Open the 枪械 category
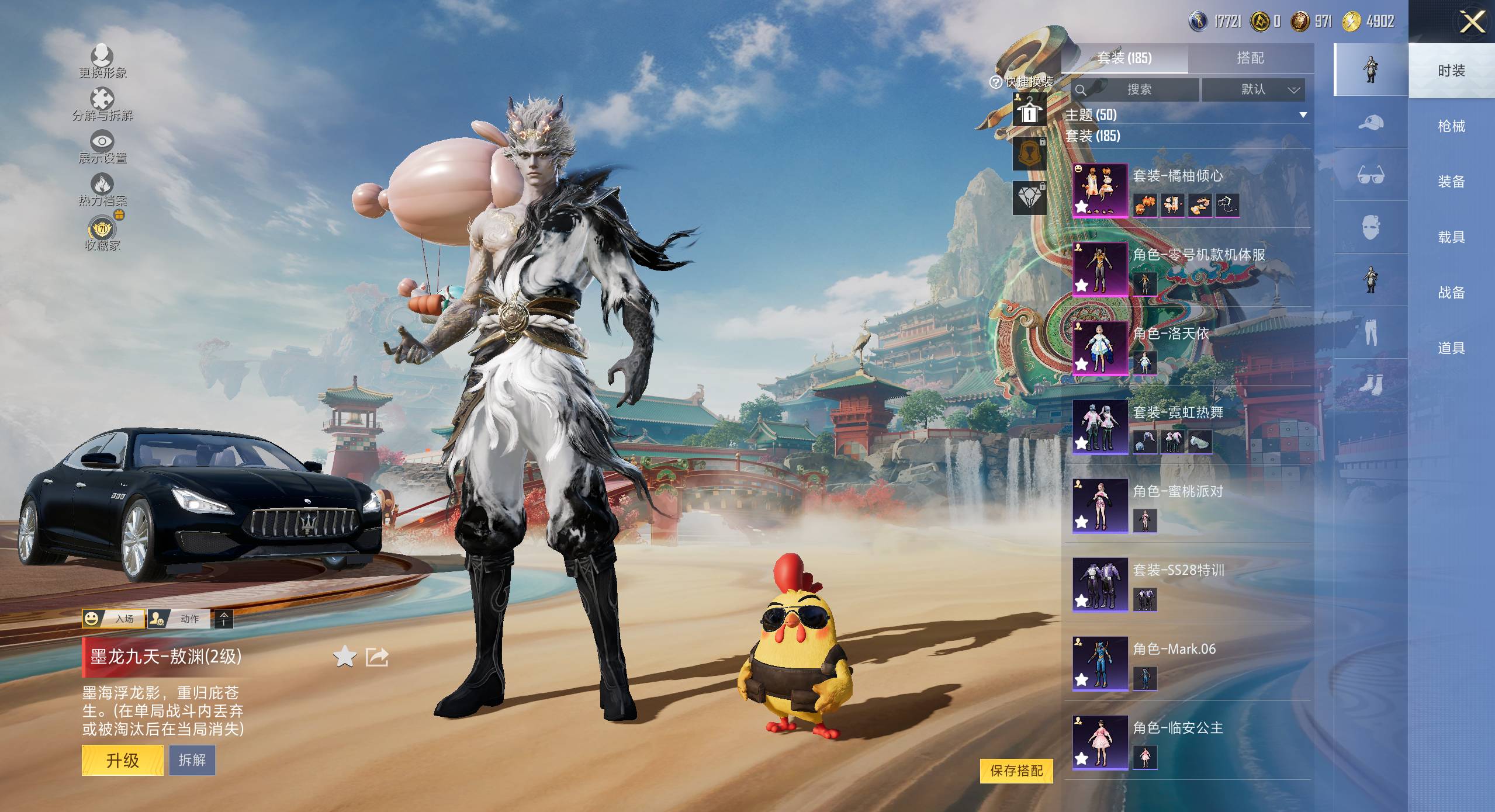The height and width of the screenshot is (812, 1495). pos(1451,126)
